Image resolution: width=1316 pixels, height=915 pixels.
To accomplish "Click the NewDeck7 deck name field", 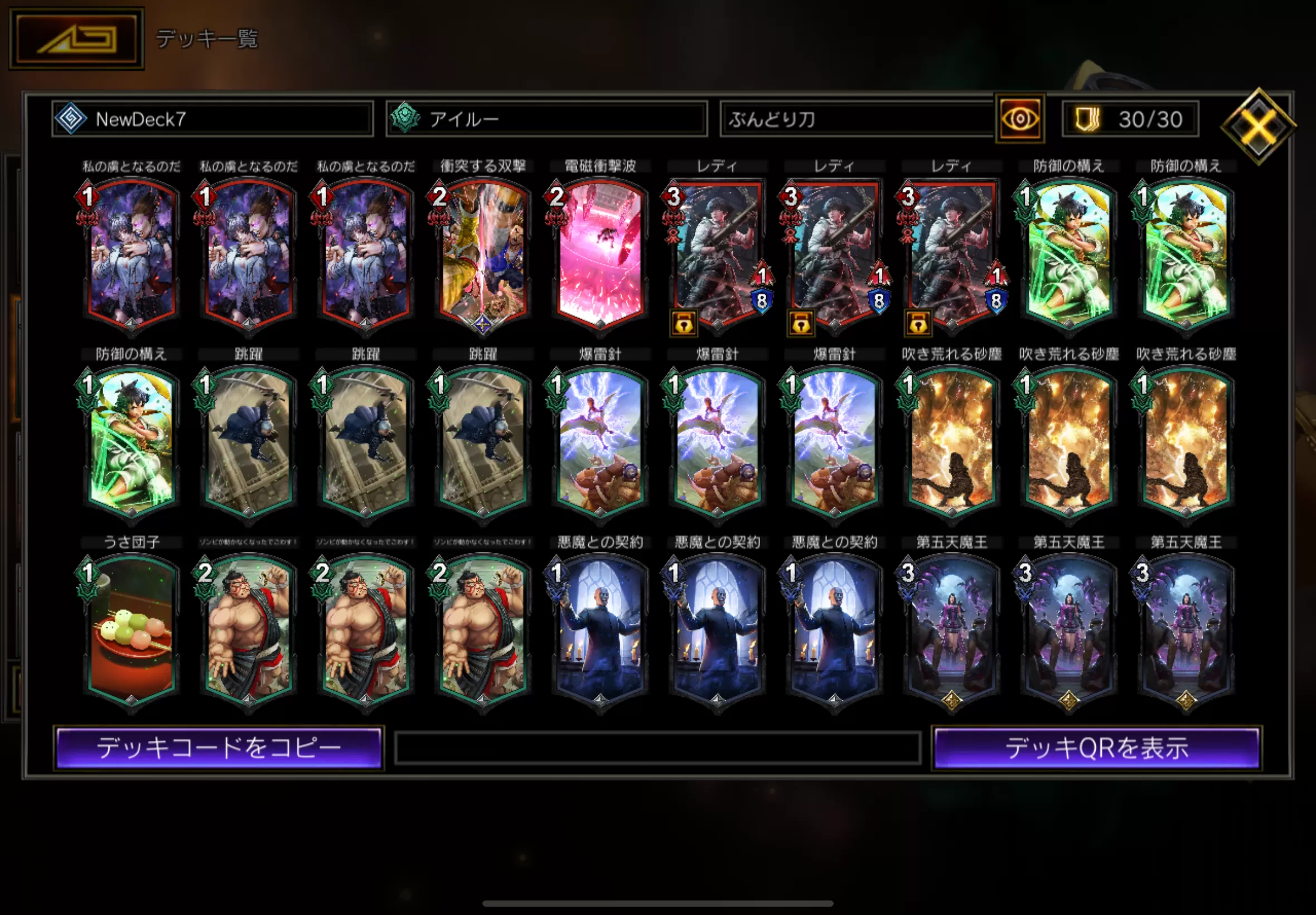I will point(212,119).
